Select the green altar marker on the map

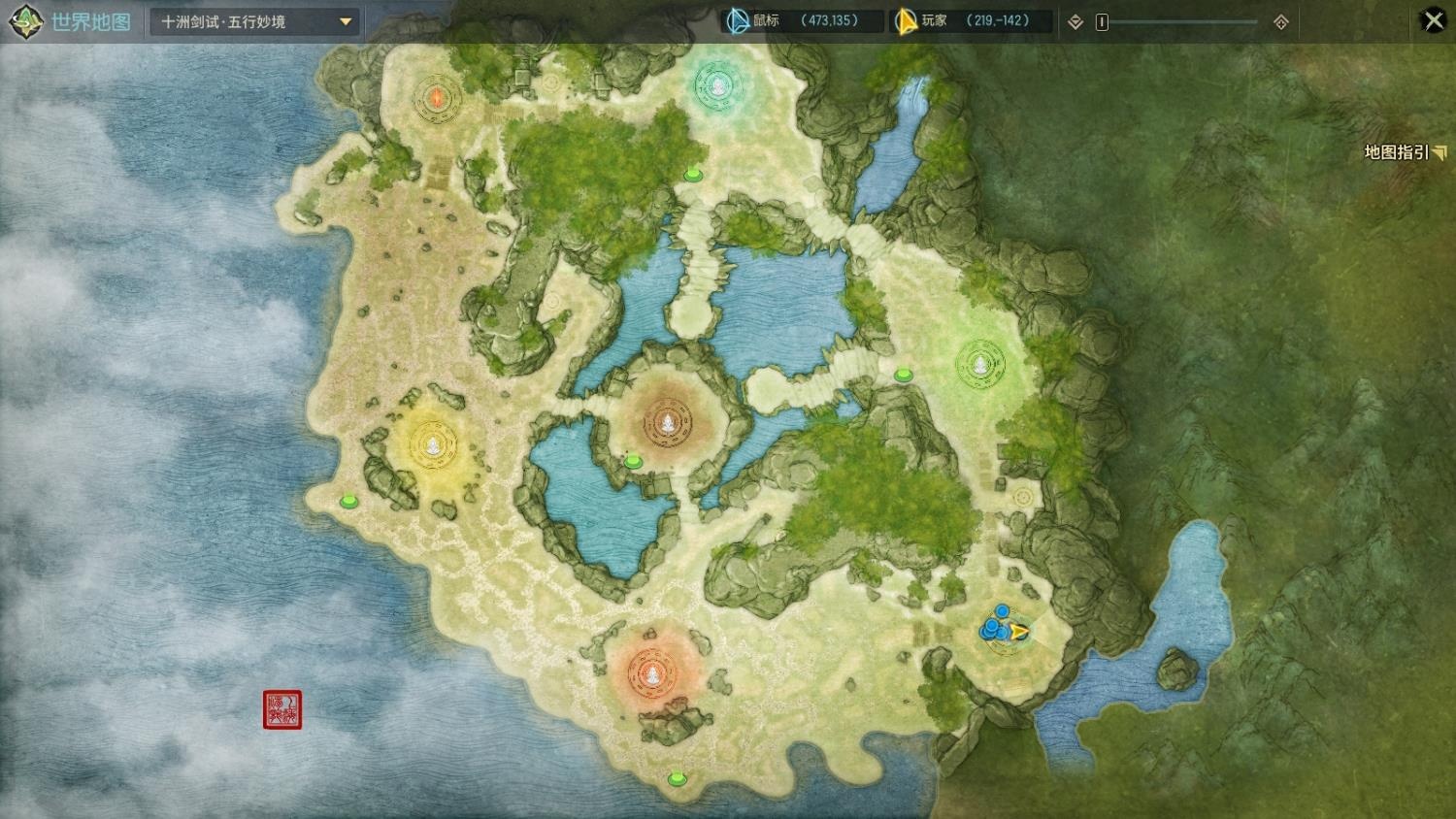coord(980,365)
